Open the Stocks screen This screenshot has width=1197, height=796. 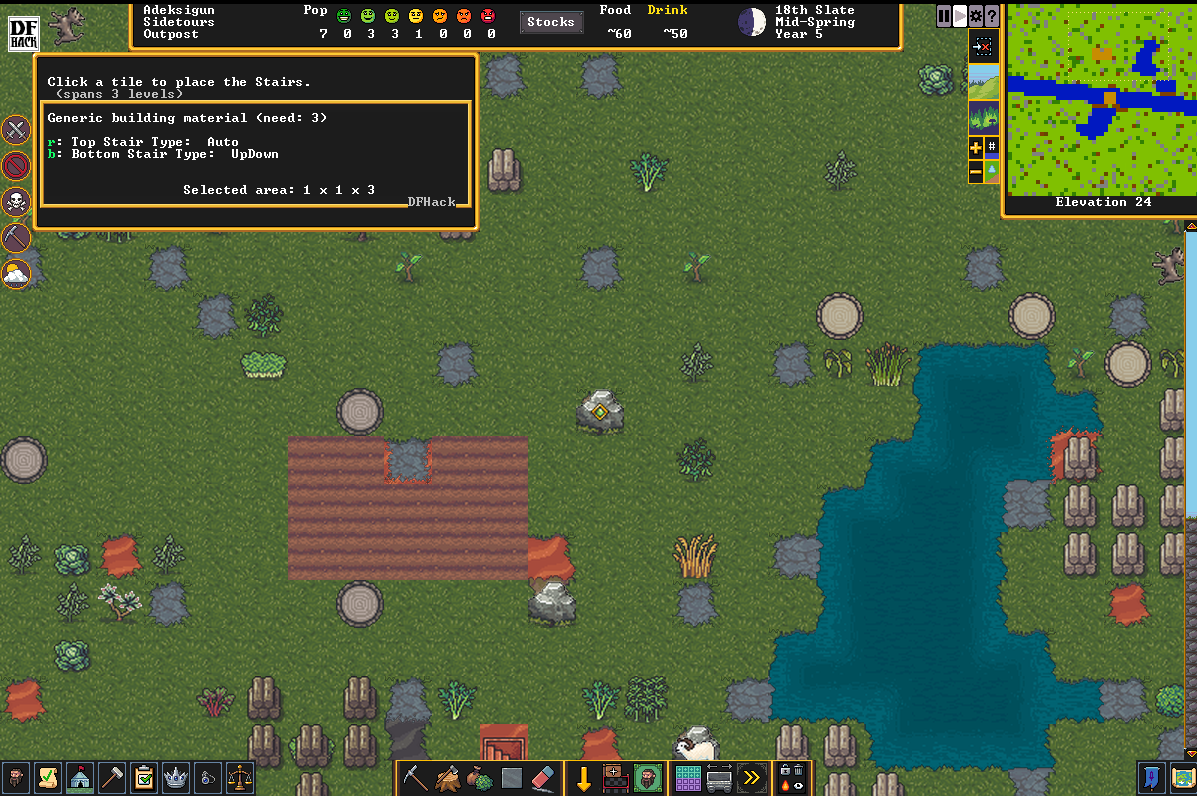click(550, 22)
